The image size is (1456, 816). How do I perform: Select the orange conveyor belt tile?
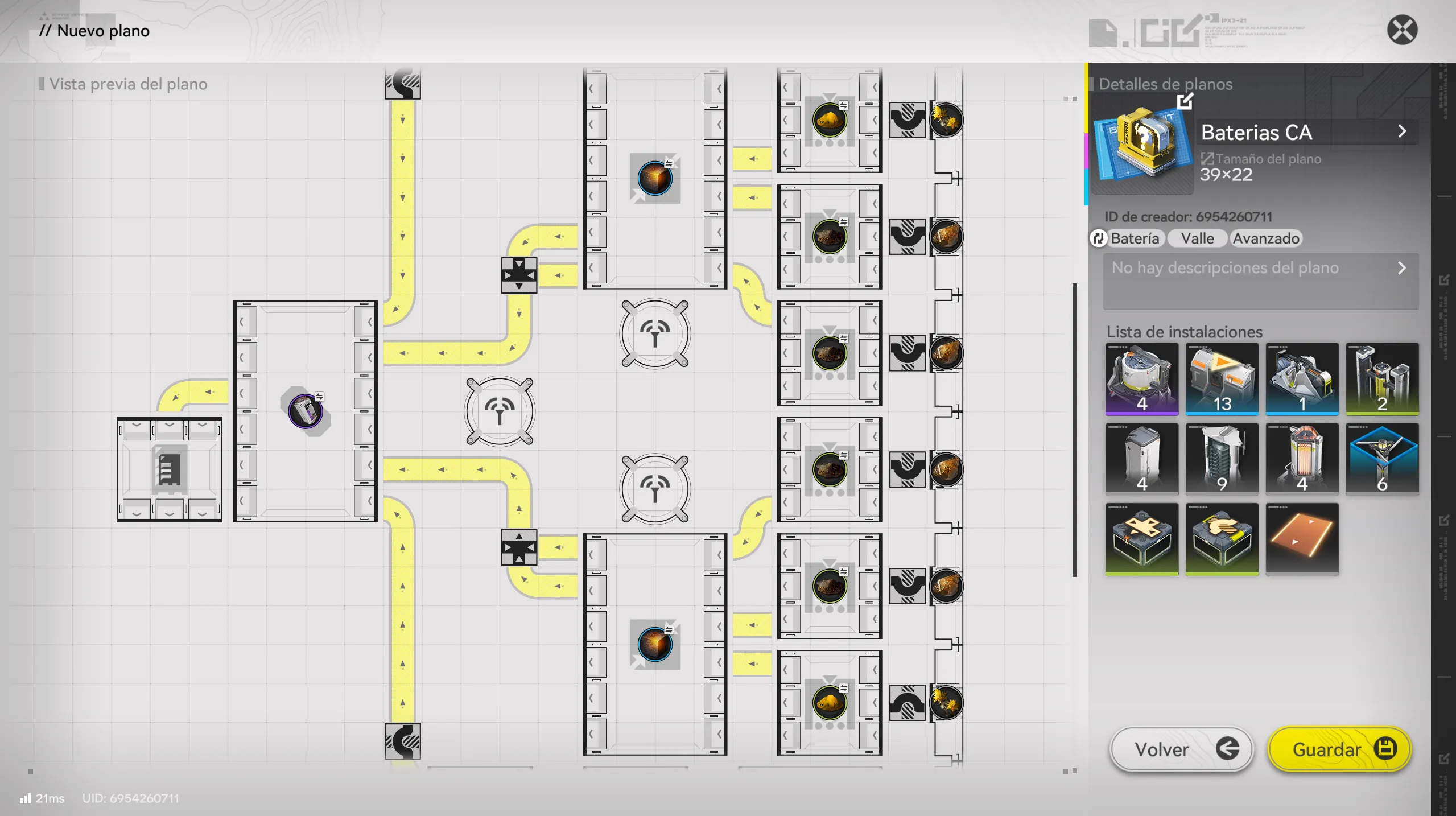(x=1302, y=539)
